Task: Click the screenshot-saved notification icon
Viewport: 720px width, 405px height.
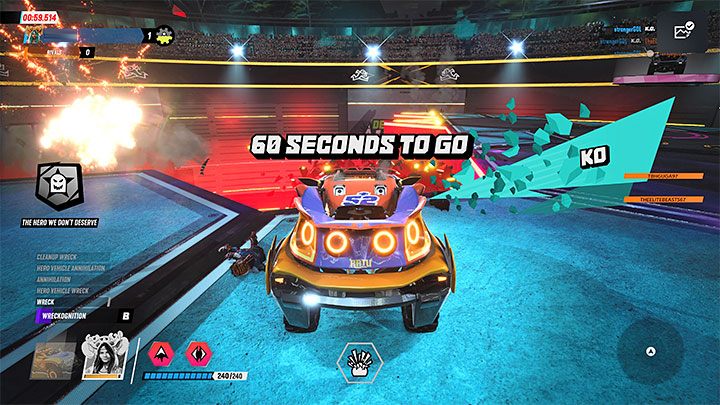Action: pyautogui.click(x=684, y=31)
